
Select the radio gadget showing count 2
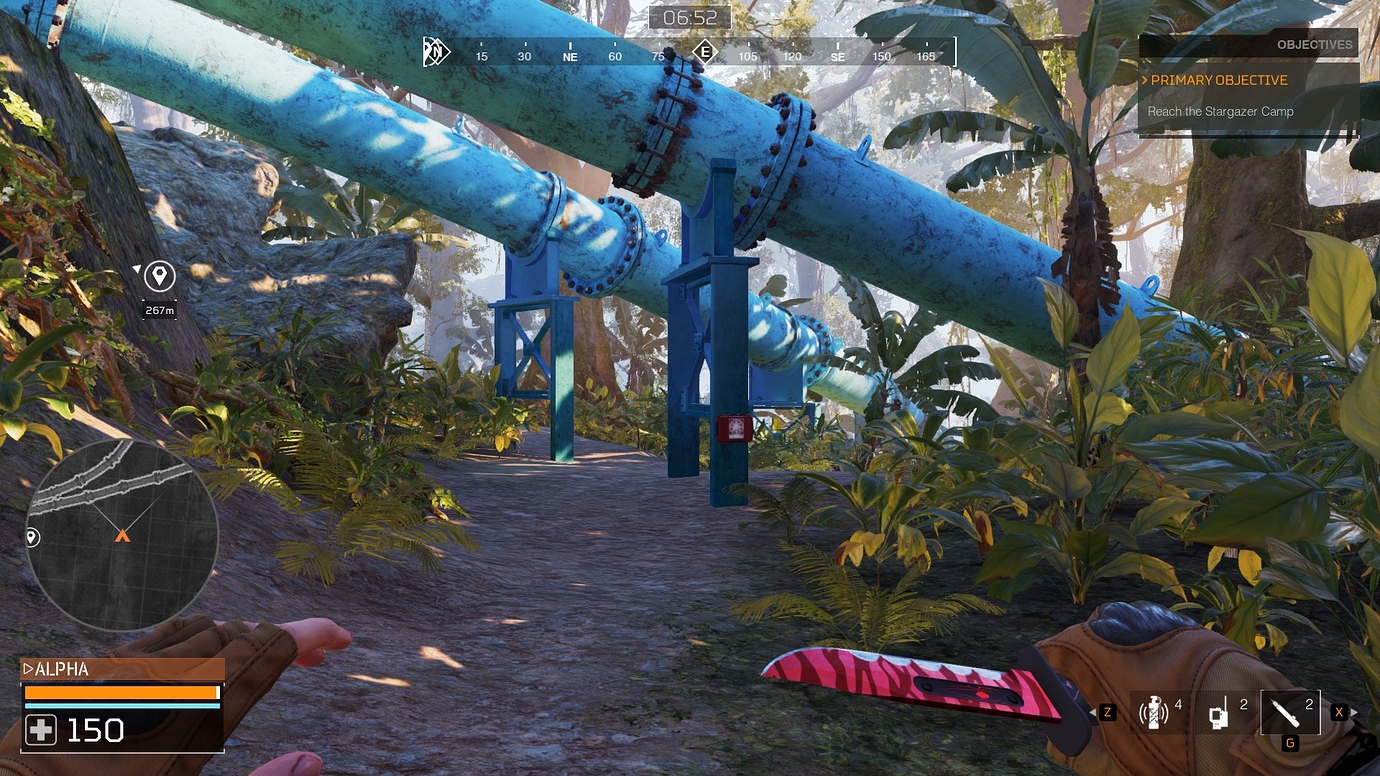point(1218,712)
